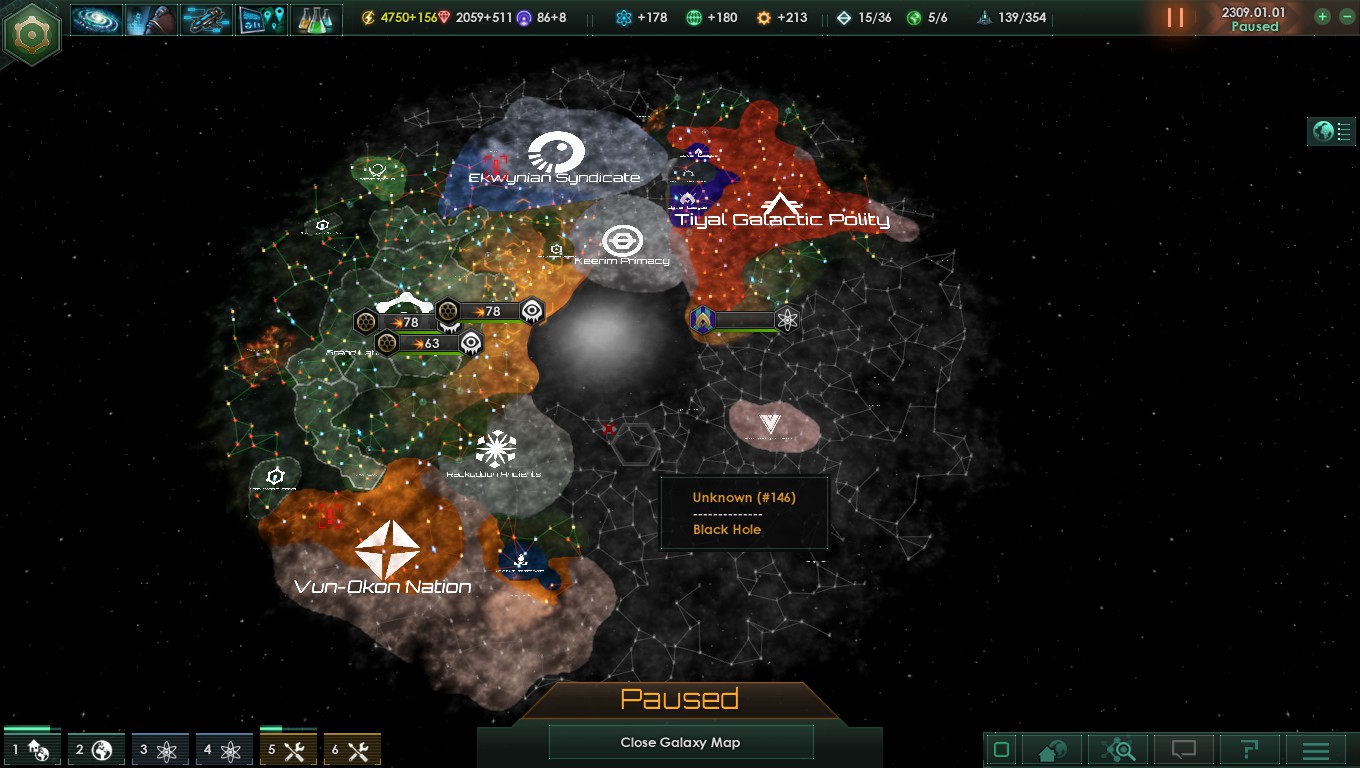Image resolution: width=1360 pixels, height=768 pixels.
Task: Decrease game speed with minus button
Action: pyautogui.click(x=1345, y=16)
